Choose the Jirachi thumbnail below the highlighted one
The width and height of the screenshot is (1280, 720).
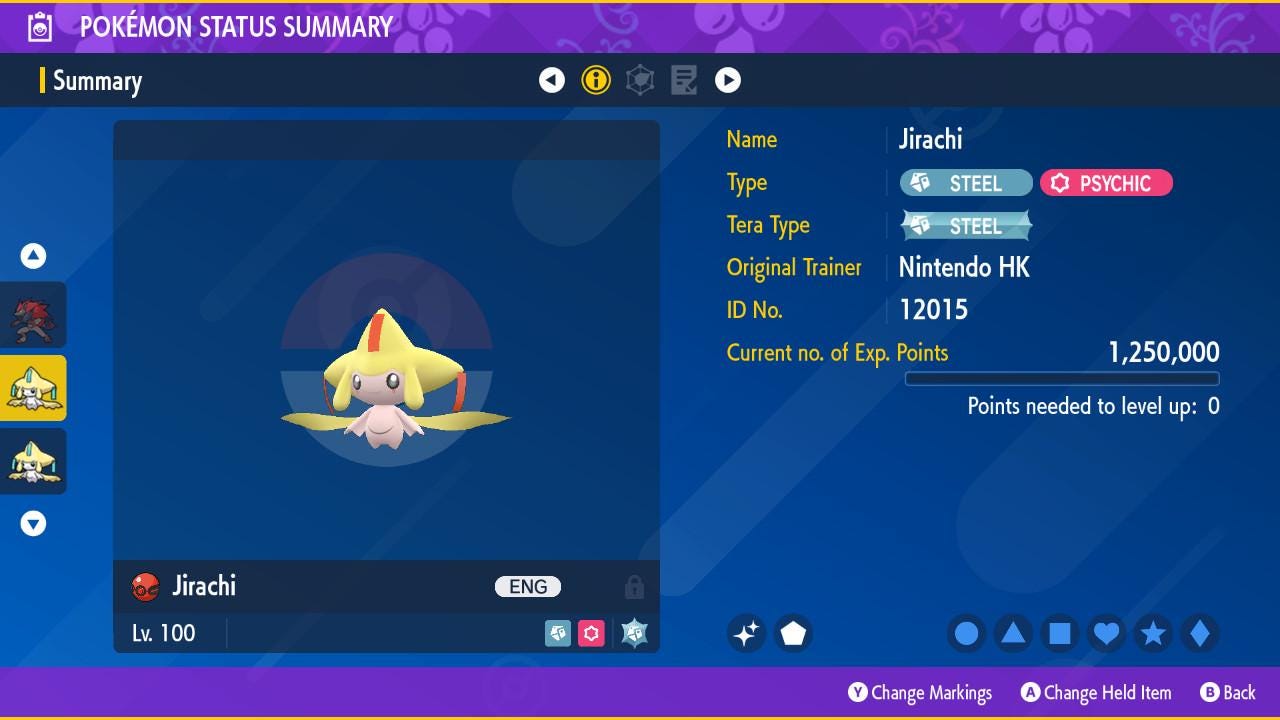pyautogui.click(x=33, y=461)
